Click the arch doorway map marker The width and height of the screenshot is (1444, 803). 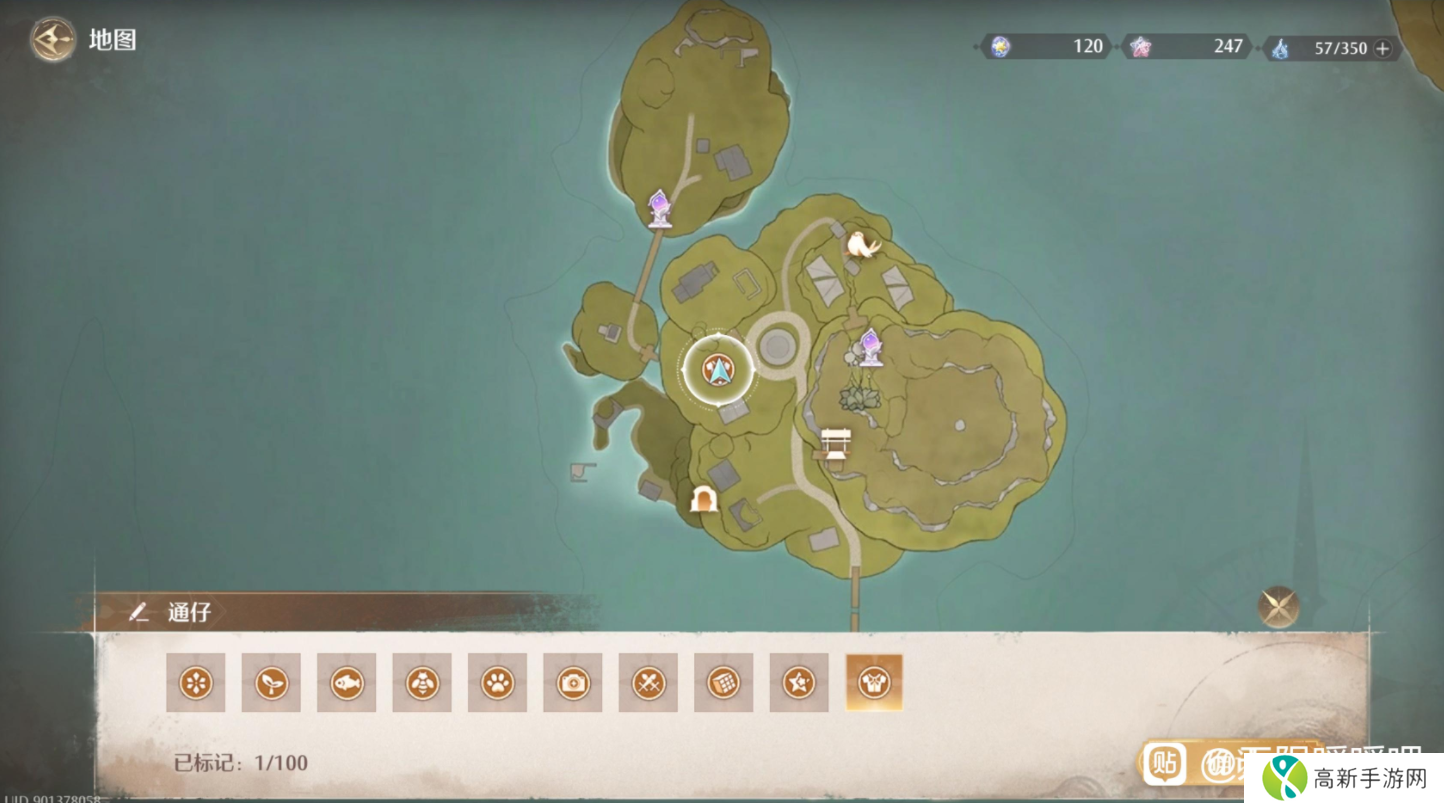704,498
